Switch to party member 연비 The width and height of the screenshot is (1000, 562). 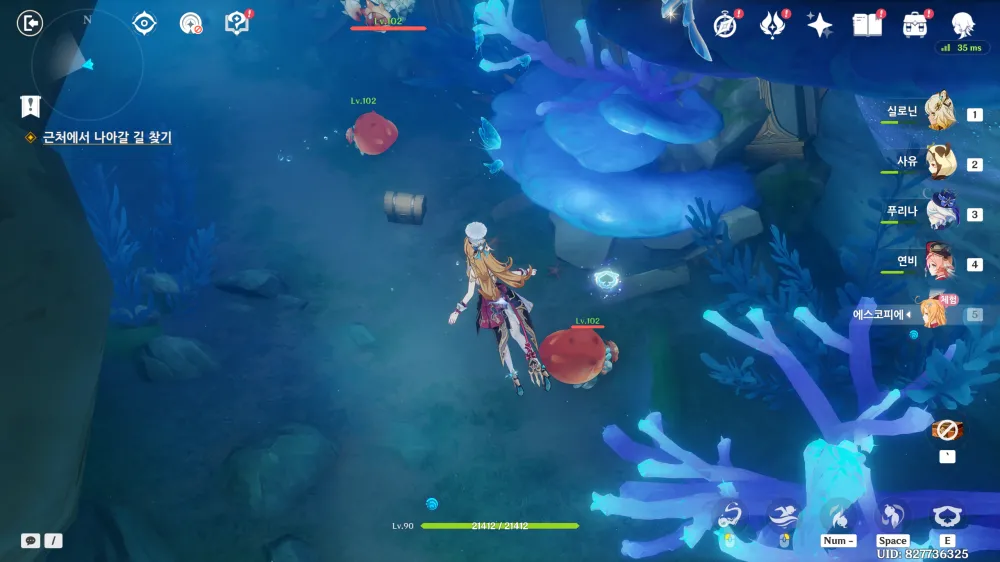pos(940,262)
